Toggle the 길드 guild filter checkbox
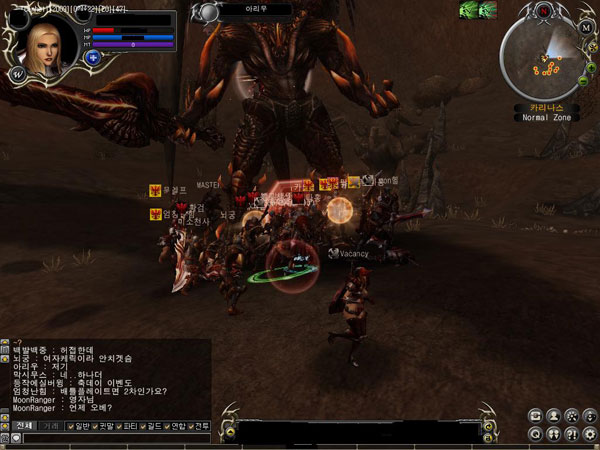 147,427
